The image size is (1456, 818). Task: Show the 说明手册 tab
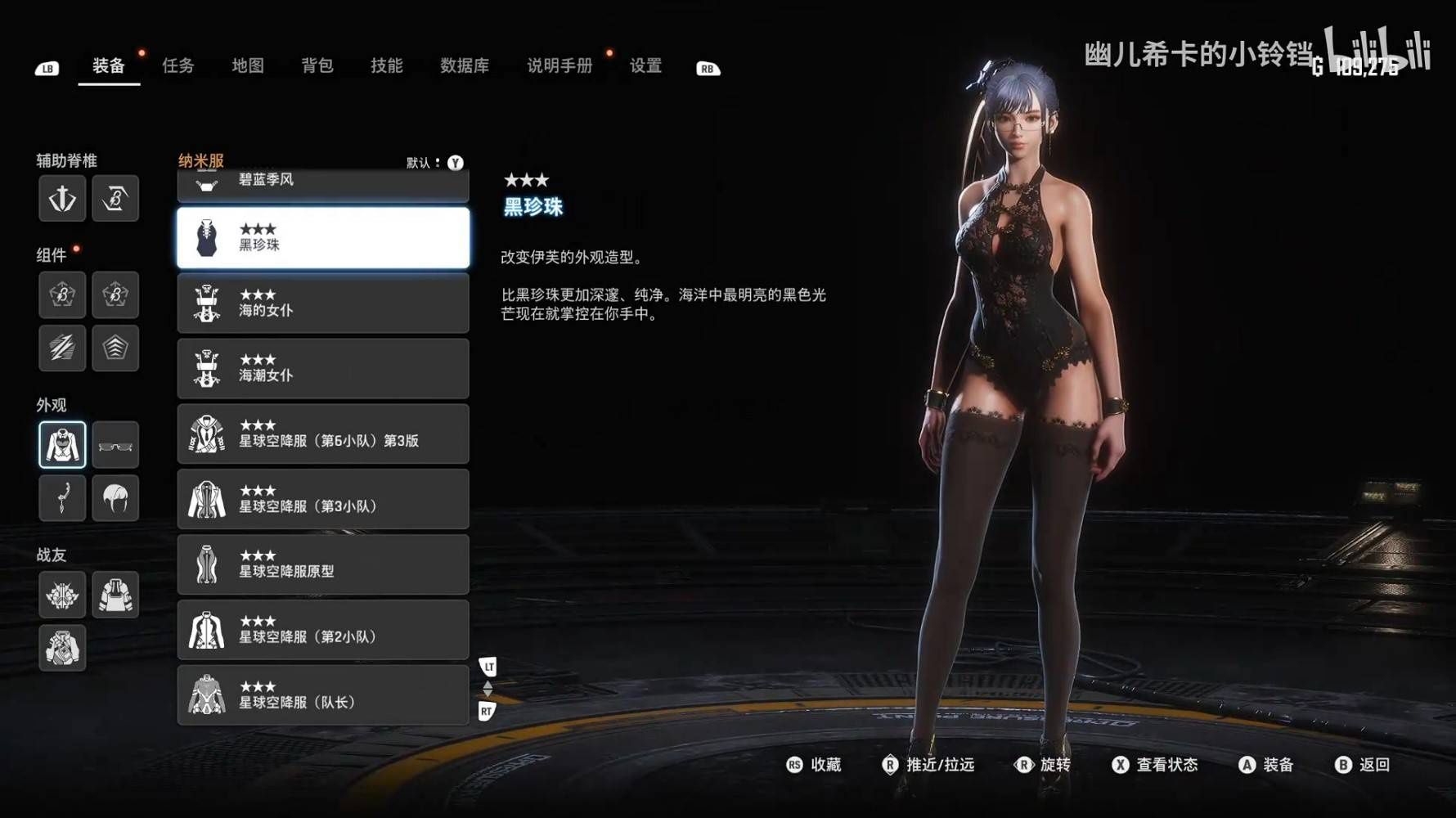[x=559, y=66]
